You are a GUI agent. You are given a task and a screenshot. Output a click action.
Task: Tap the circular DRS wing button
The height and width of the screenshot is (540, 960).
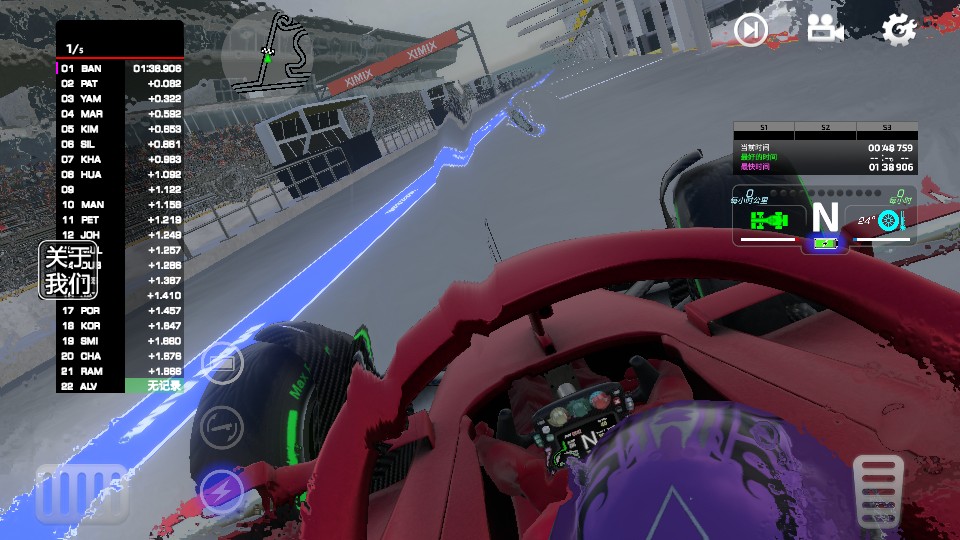(221, 428)
